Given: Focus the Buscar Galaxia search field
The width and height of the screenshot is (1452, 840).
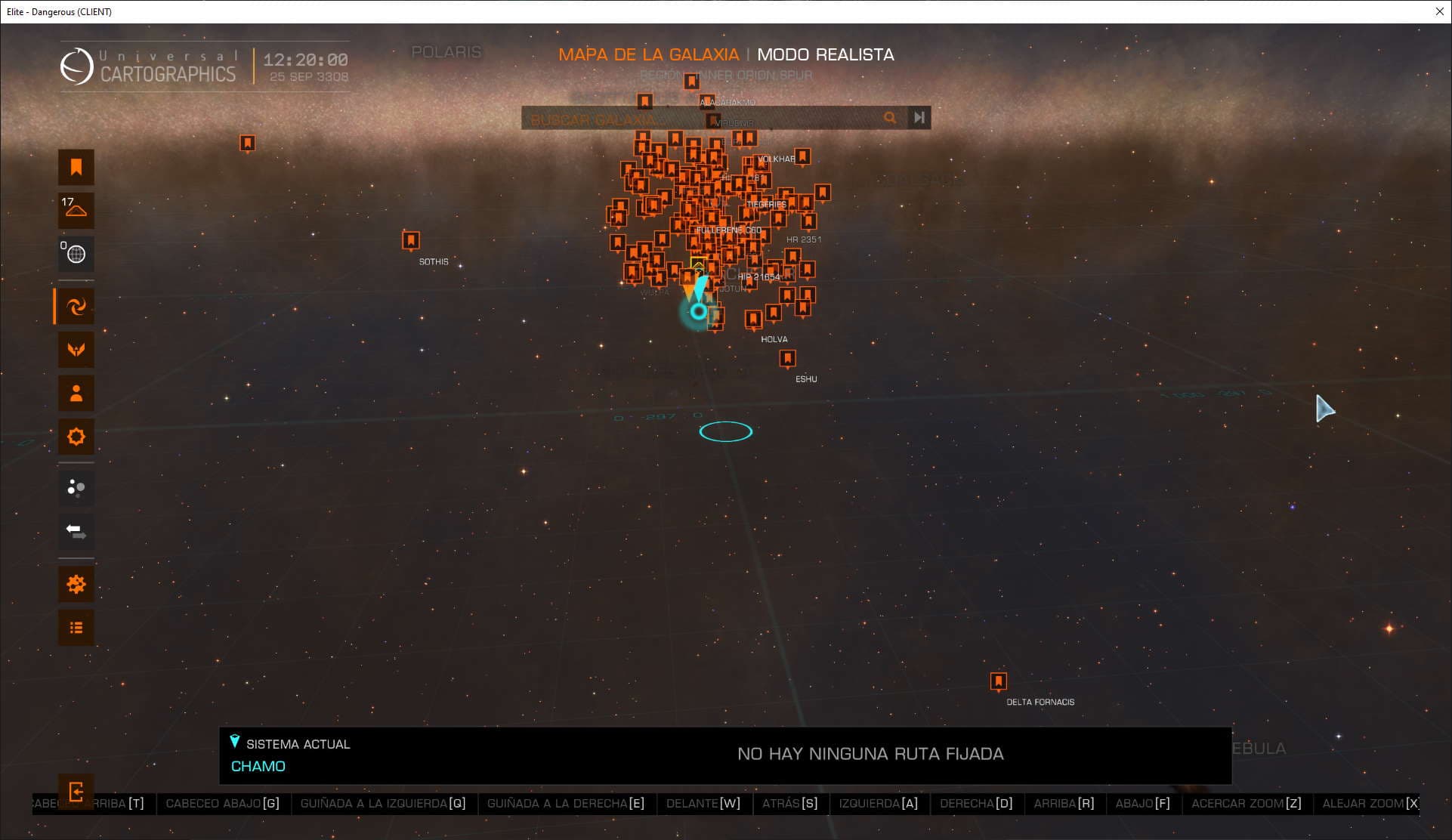Looking at the screenshot, I should [703, 119].
